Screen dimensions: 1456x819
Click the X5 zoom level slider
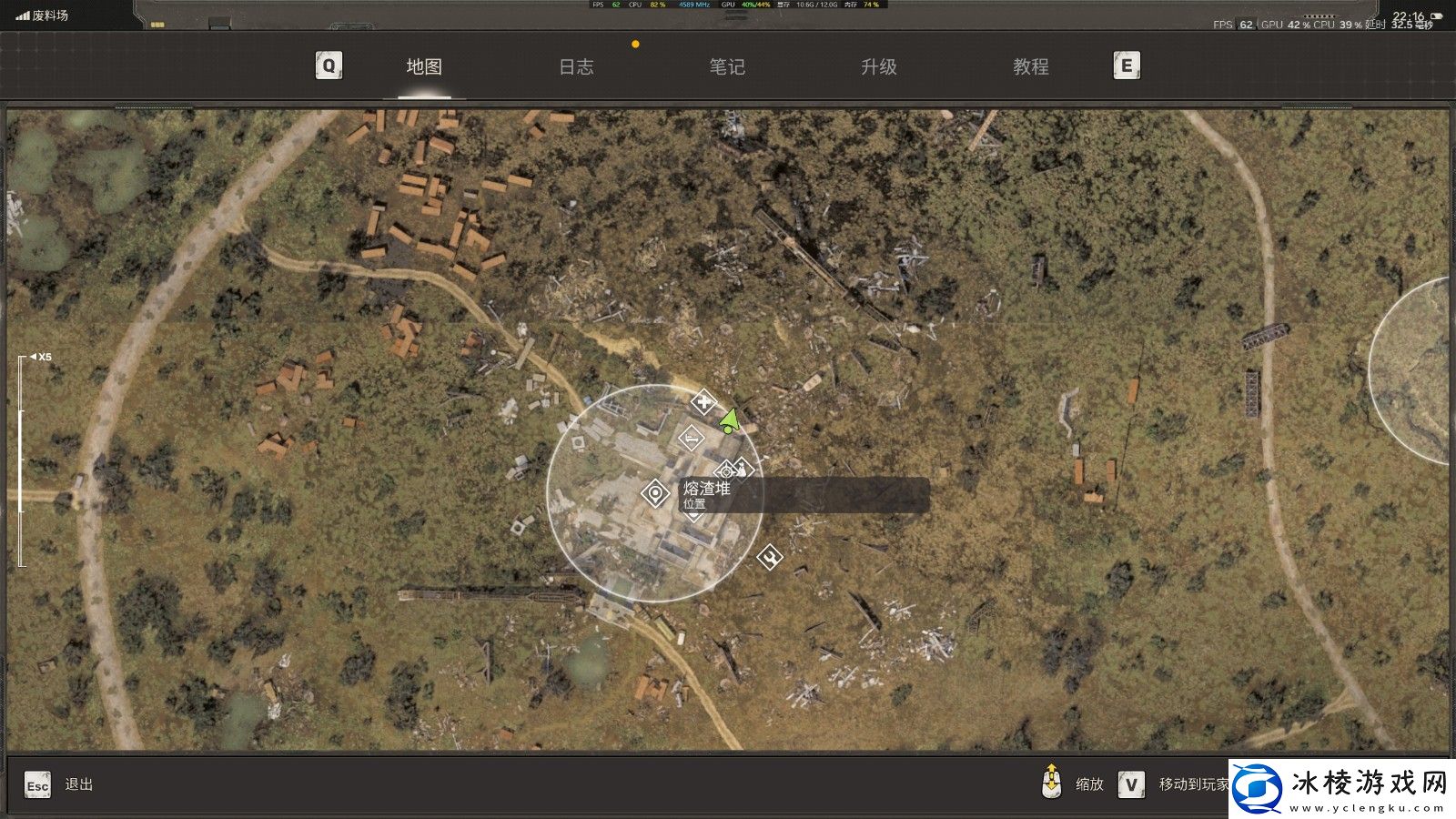(x=21, y=460)
